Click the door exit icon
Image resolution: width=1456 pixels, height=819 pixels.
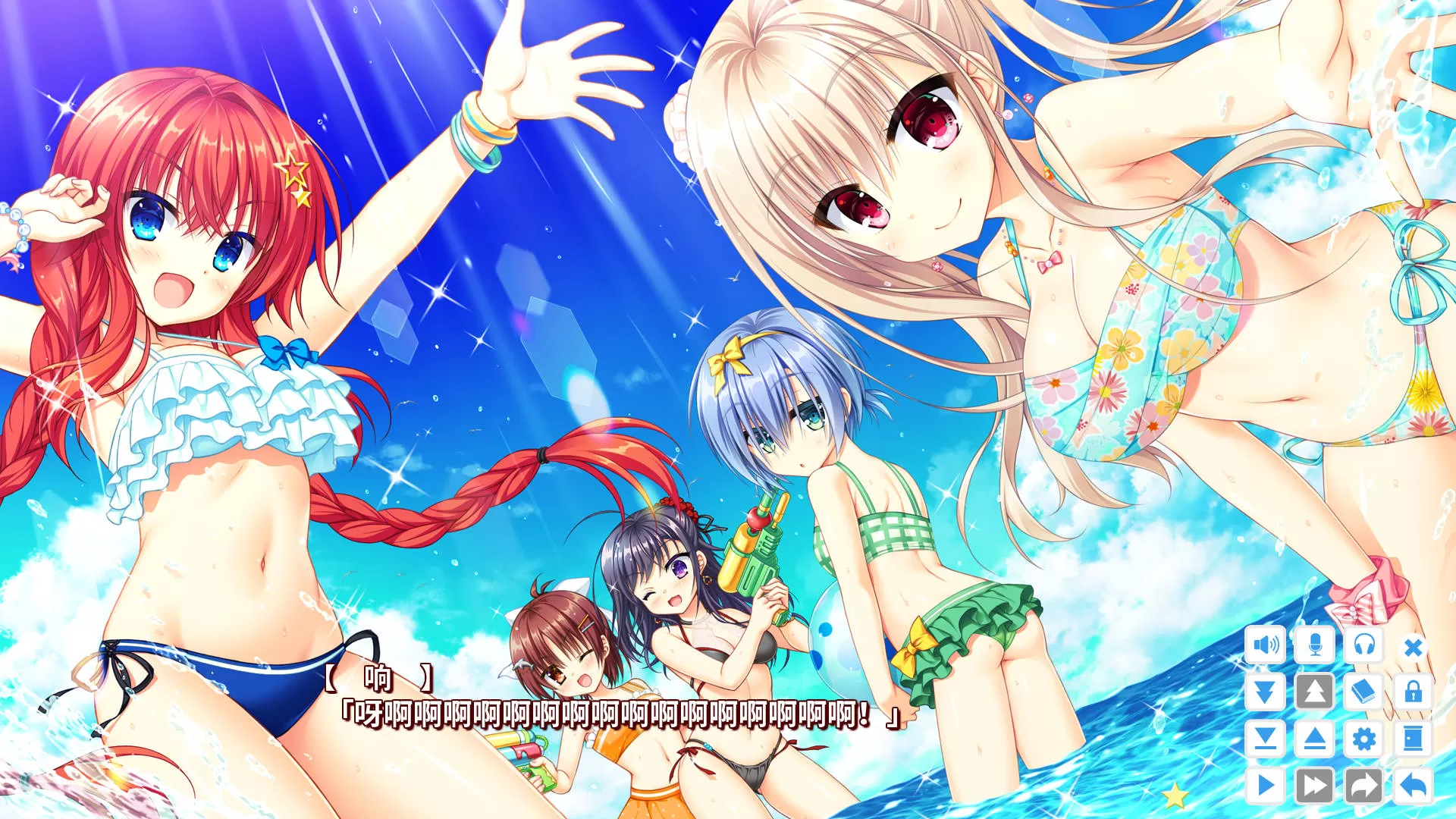1413,739
